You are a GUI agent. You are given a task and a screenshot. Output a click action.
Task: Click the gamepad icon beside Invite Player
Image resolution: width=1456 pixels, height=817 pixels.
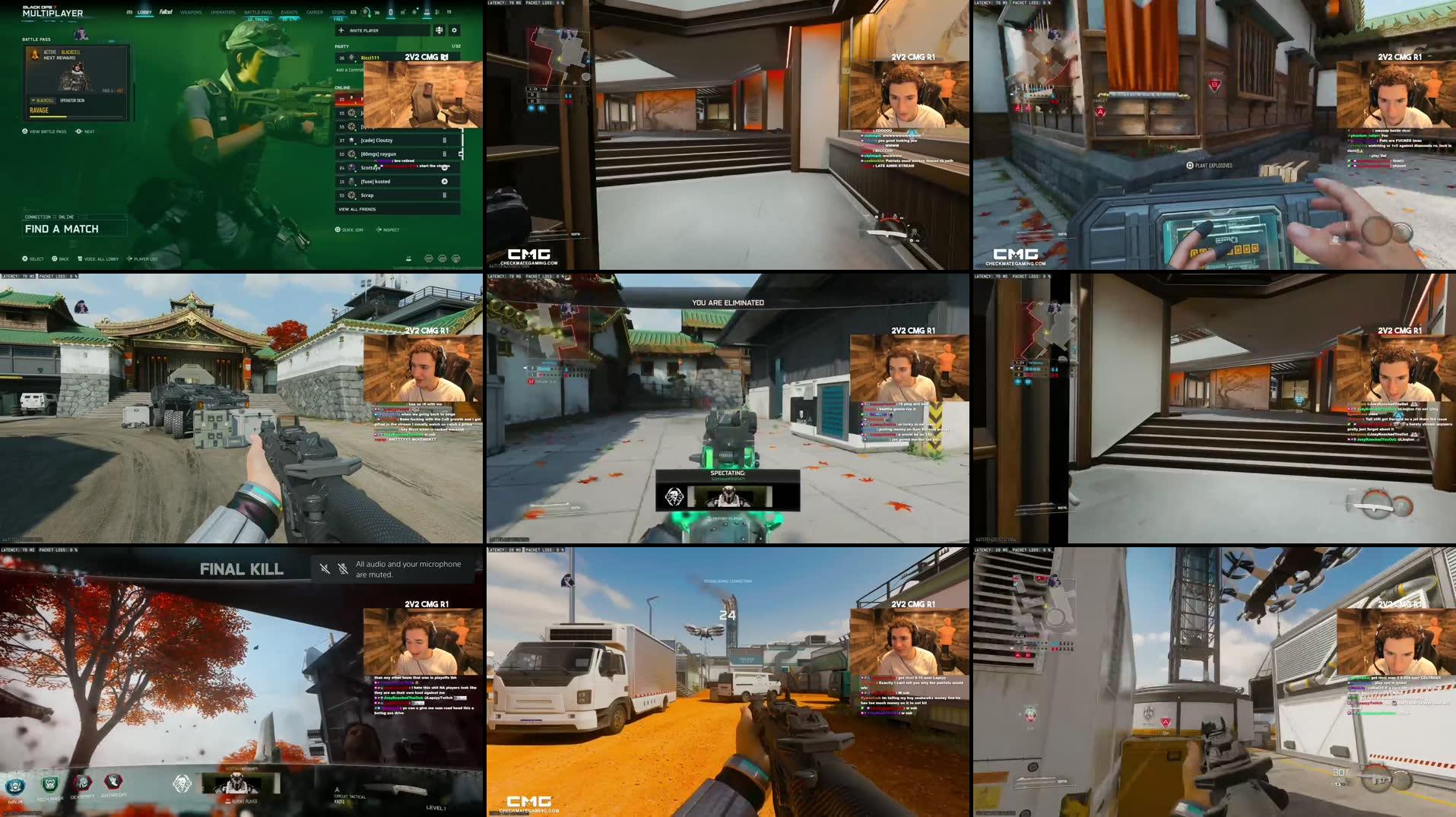point(439,30)
